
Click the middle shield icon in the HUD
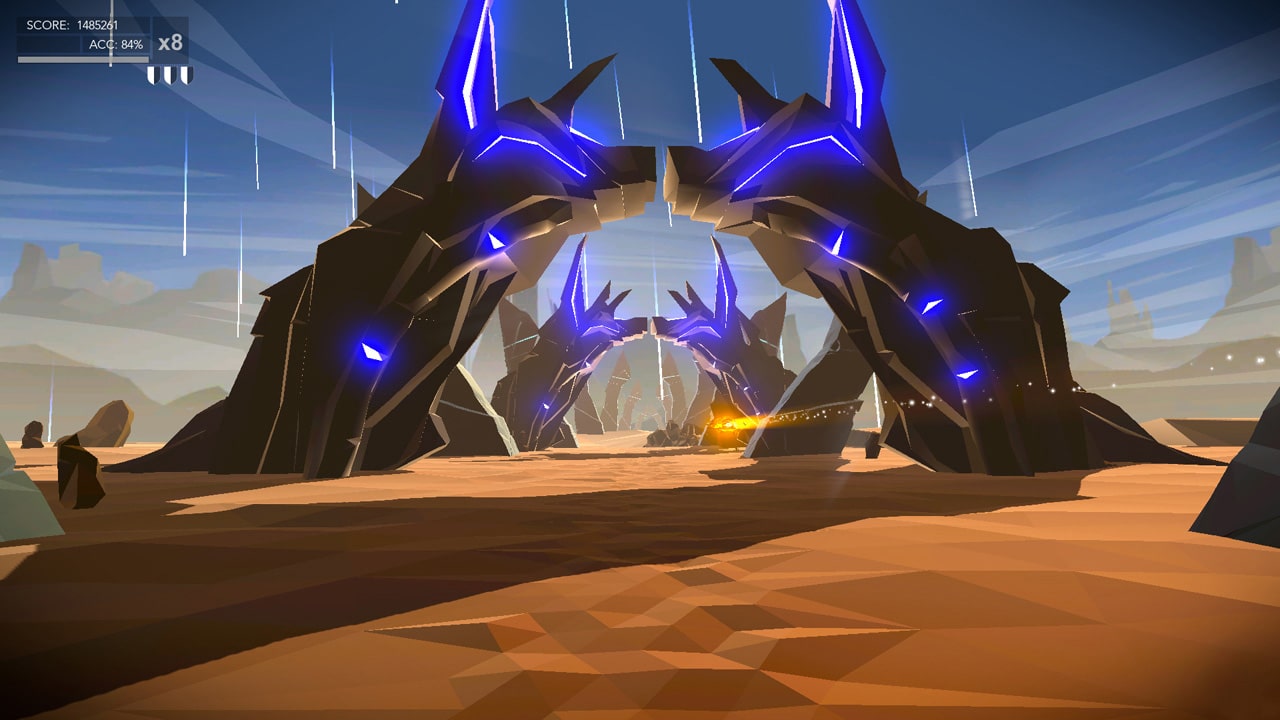(169, 74)
